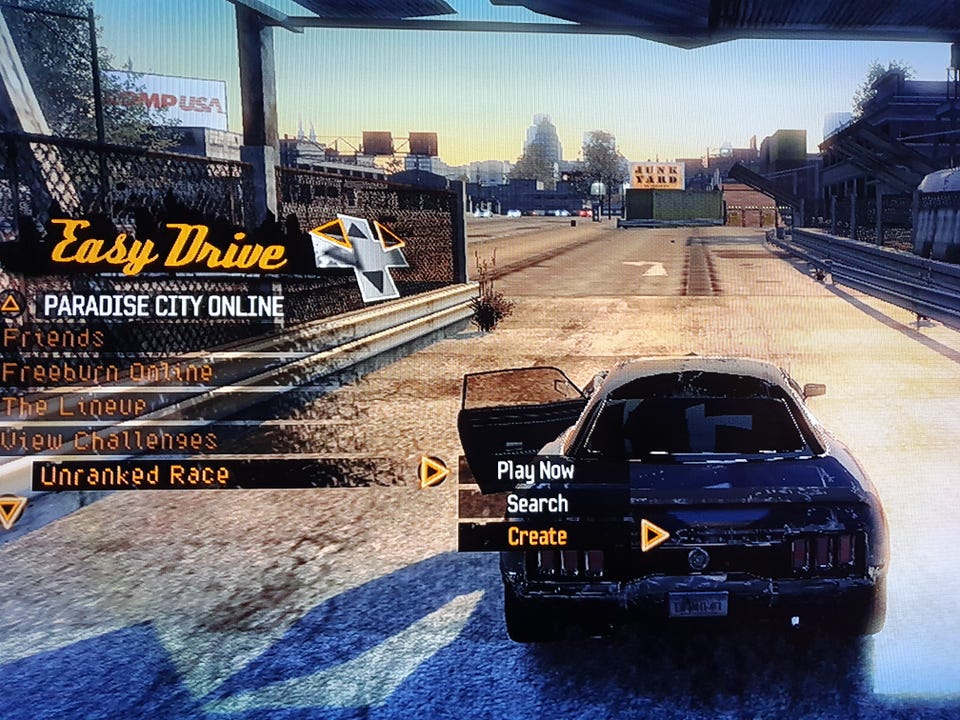Image resolution: width=960 pixels, height=720 pixels.
Task: Click the up triangle beside Paradise City Online
Action: click(x=11, y=303)
